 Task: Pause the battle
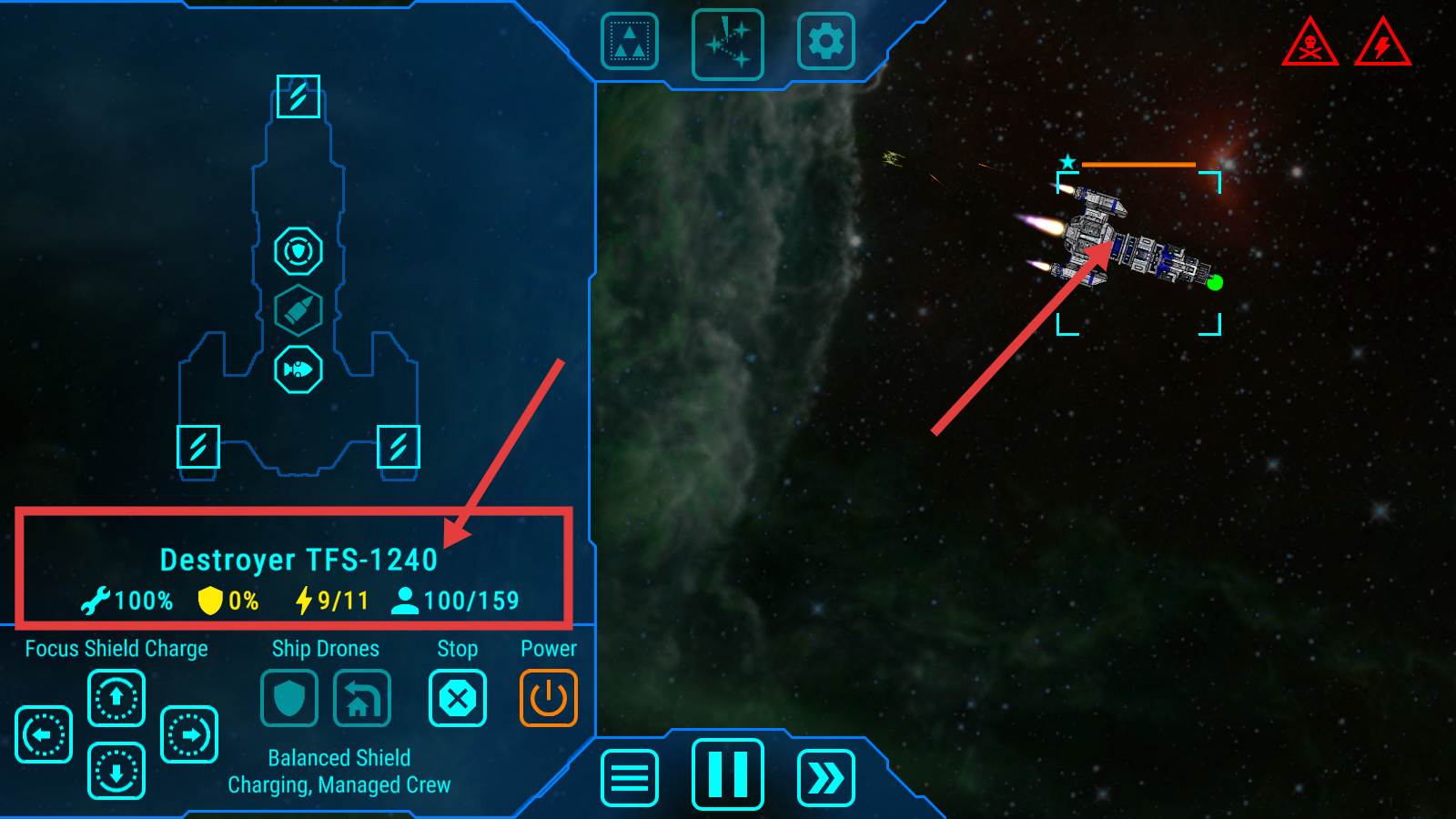pos(727,774)
